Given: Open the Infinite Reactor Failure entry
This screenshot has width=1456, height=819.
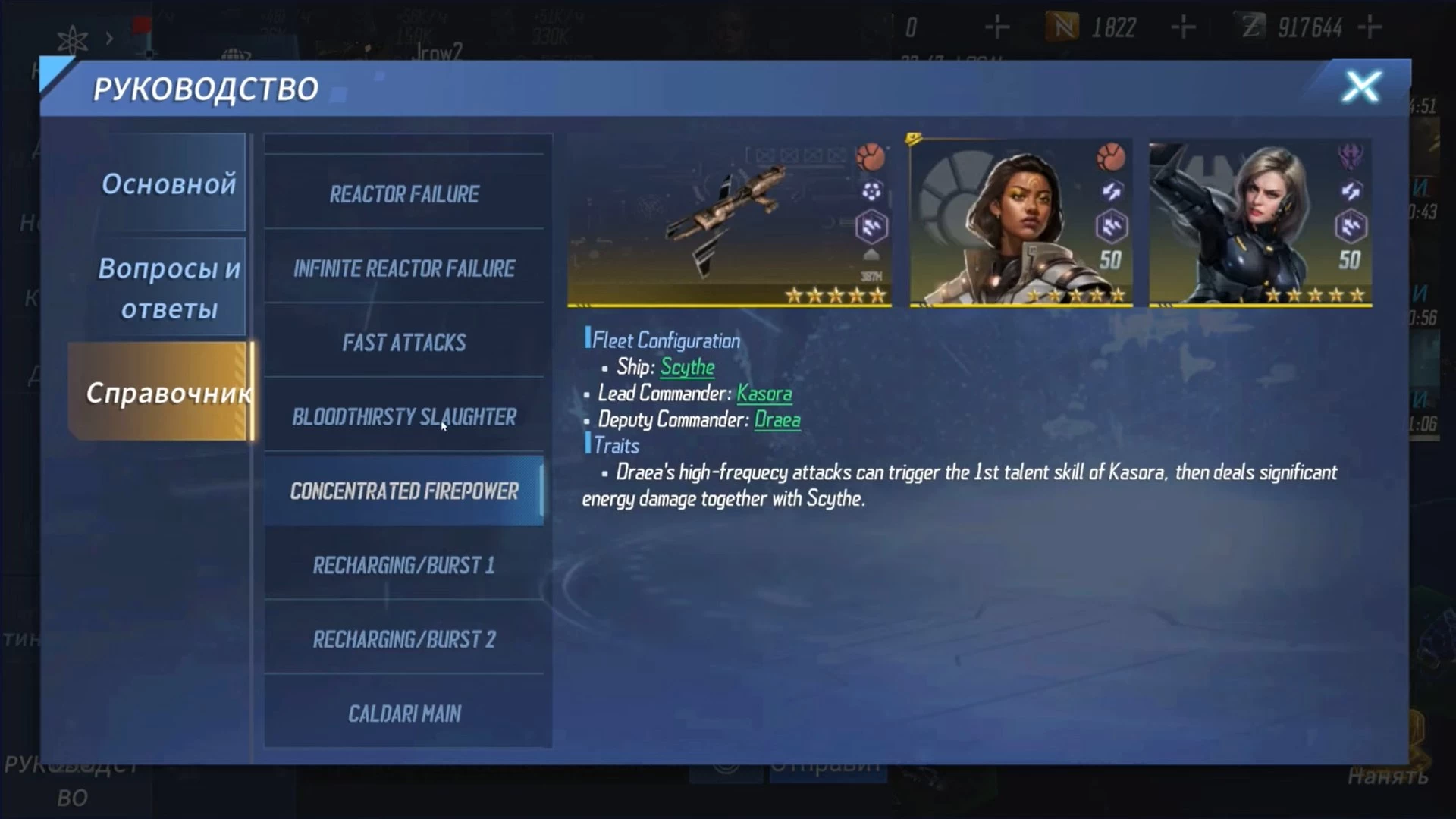Looking at the screenshot, I should tap(404, 268).
